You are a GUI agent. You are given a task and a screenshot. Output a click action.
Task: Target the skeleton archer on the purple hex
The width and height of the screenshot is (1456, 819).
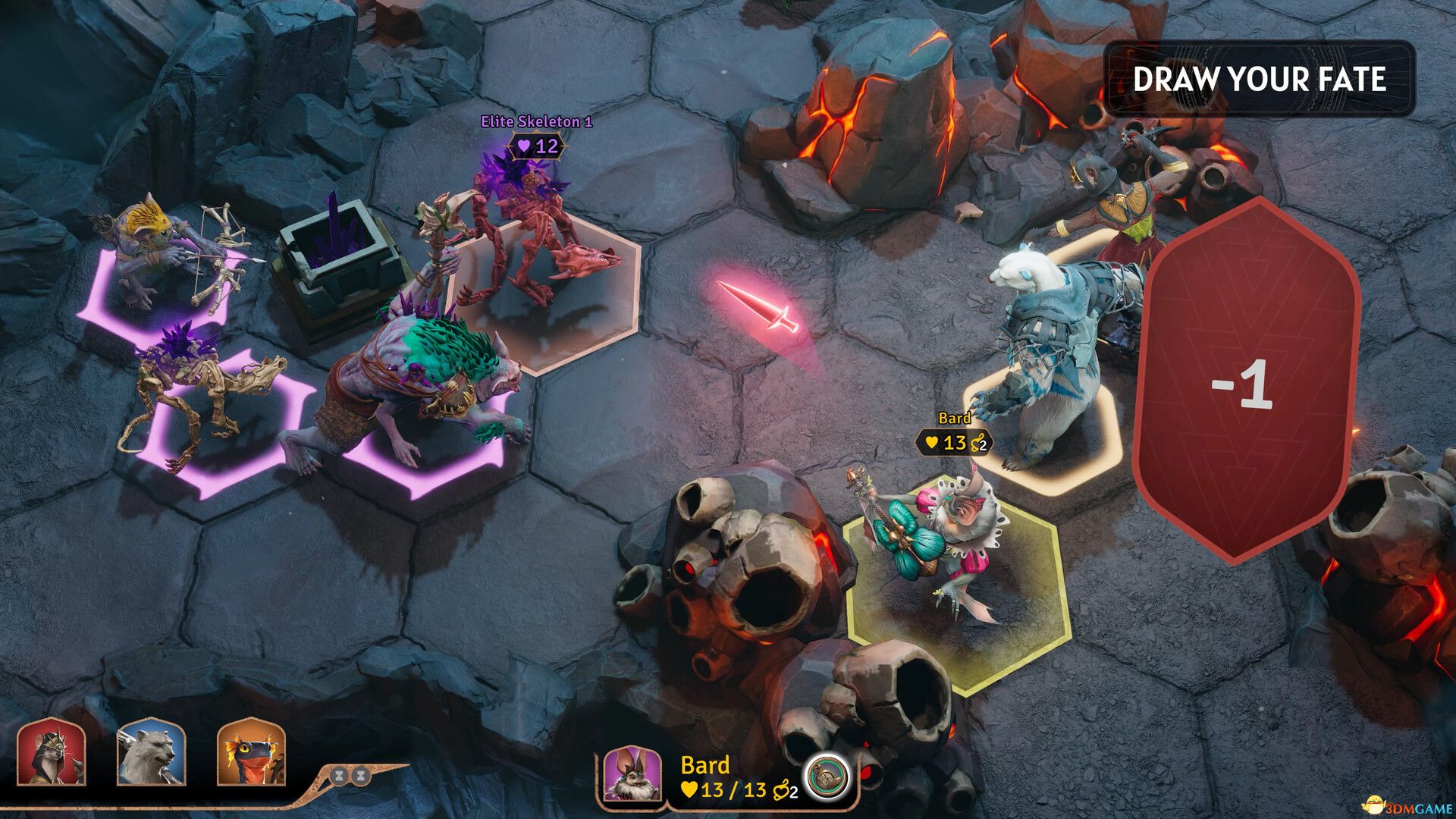click(171, 254)
